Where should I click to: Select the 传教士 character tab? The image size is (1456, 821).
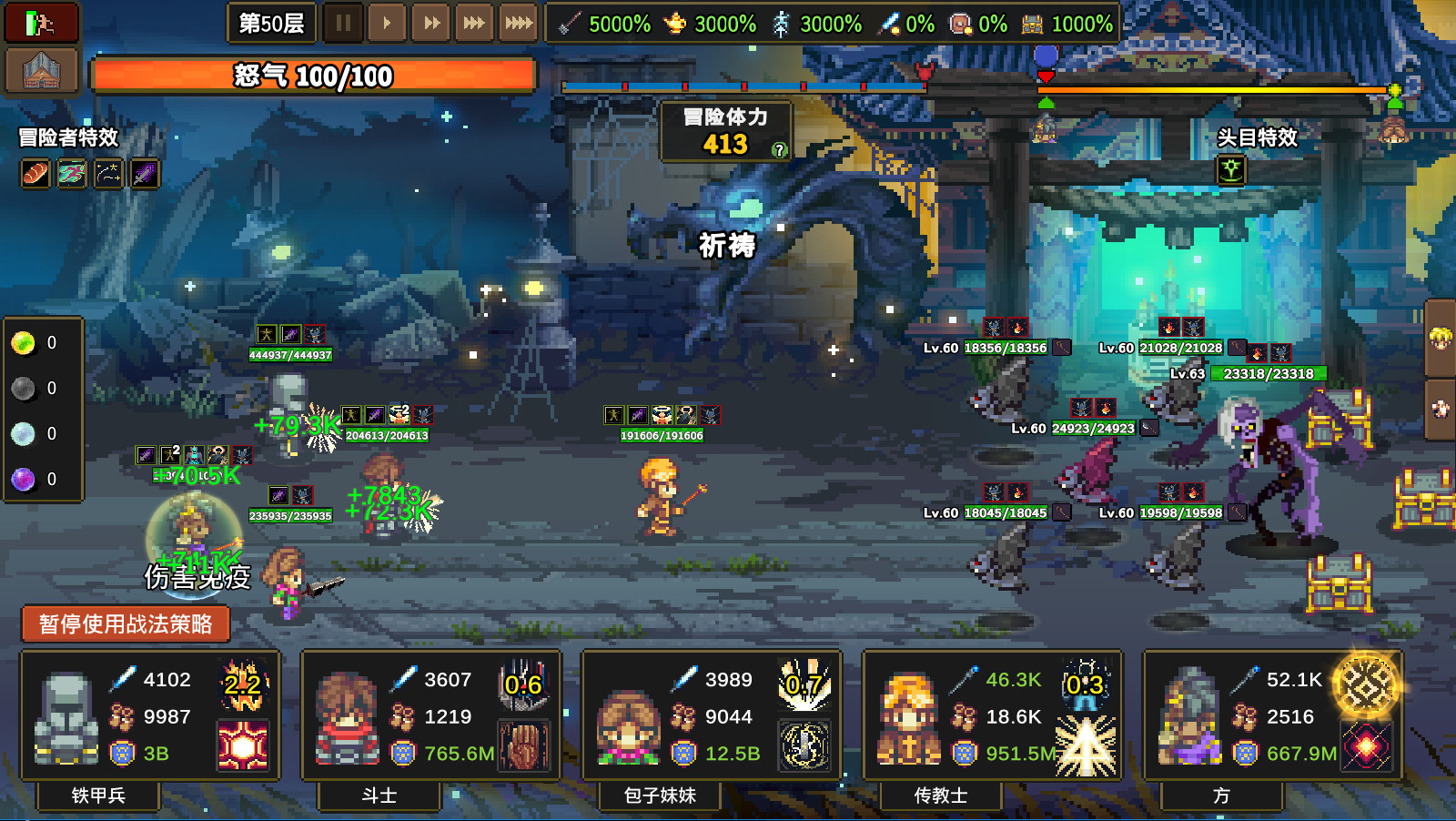(939, 796)
